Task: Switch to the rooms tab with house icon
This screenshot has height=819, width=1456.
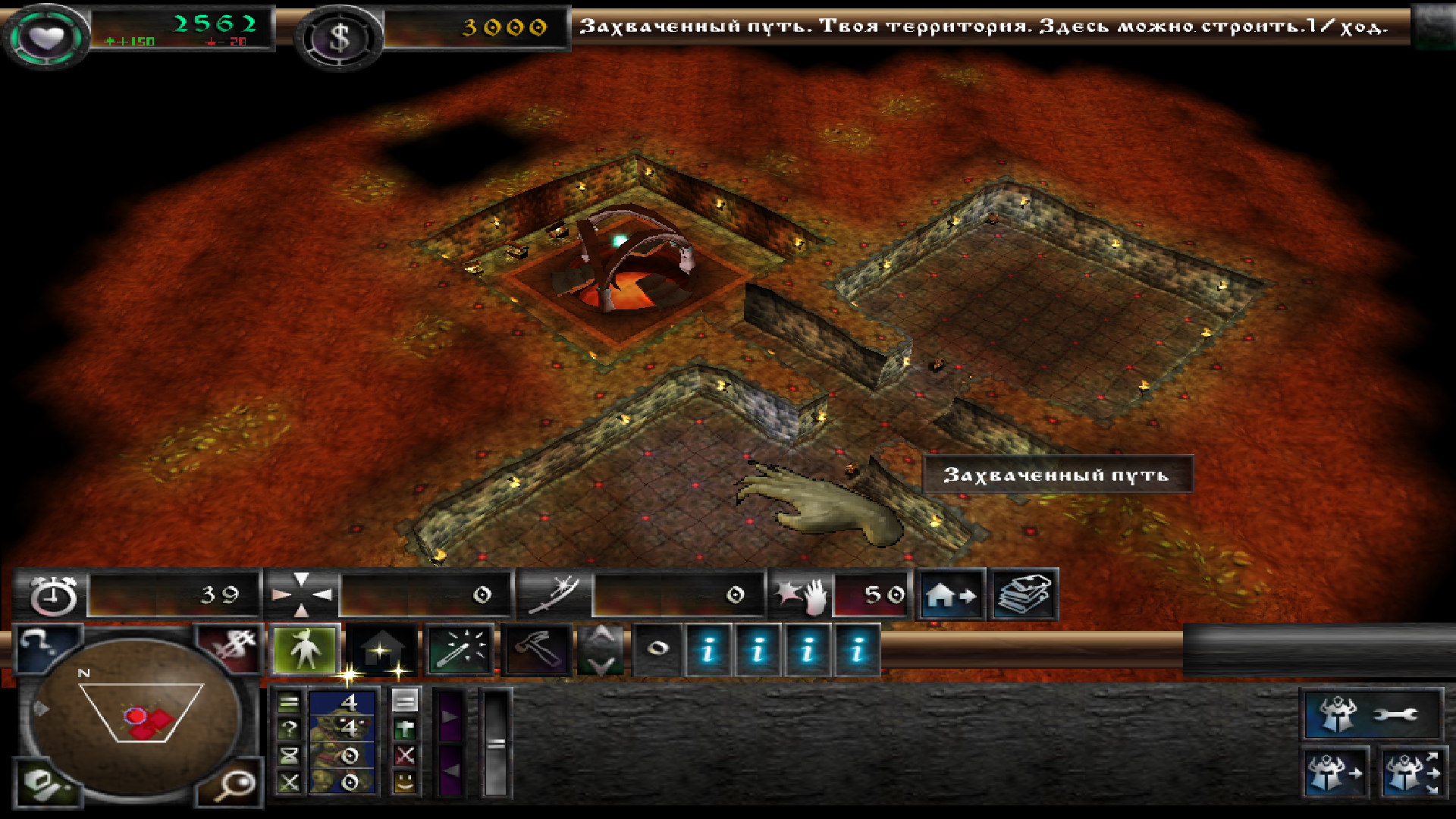Action: click(381, 650)
